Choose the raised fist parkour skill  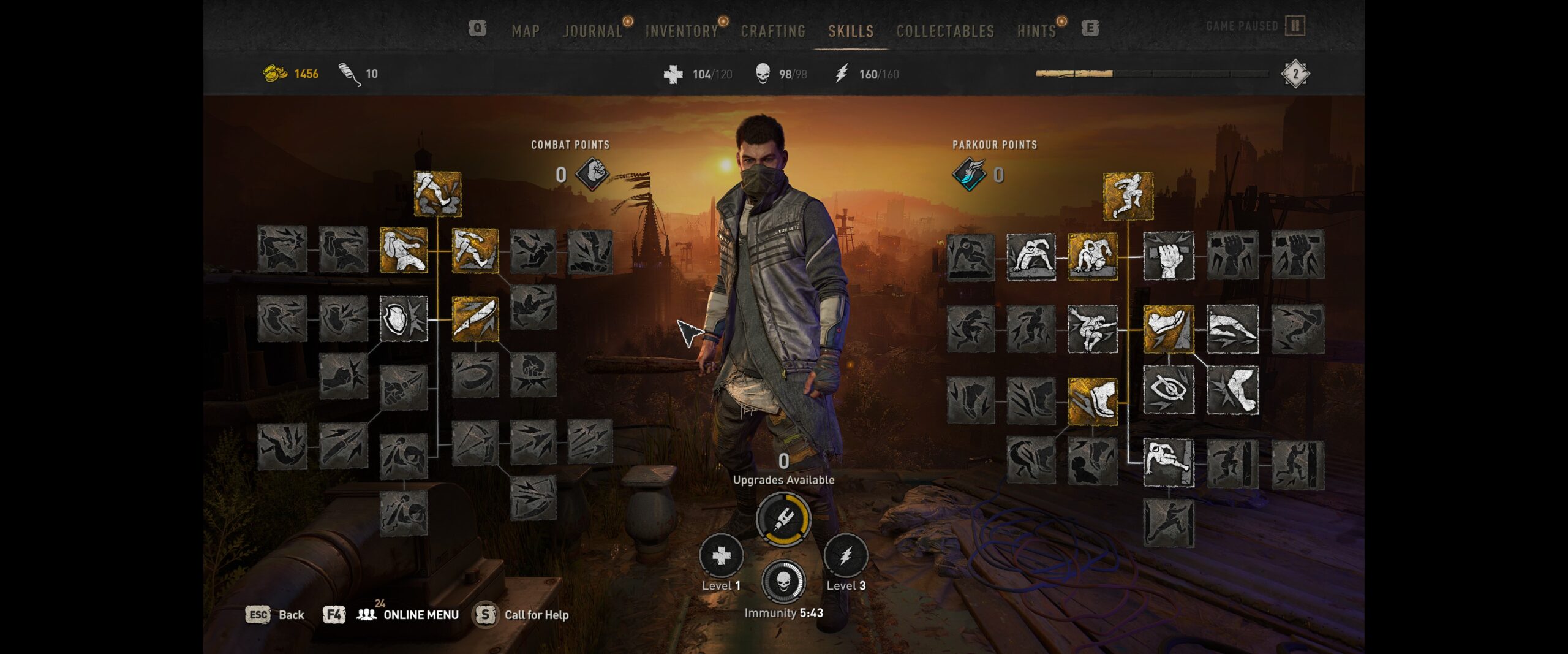[x=1168, y=255]
